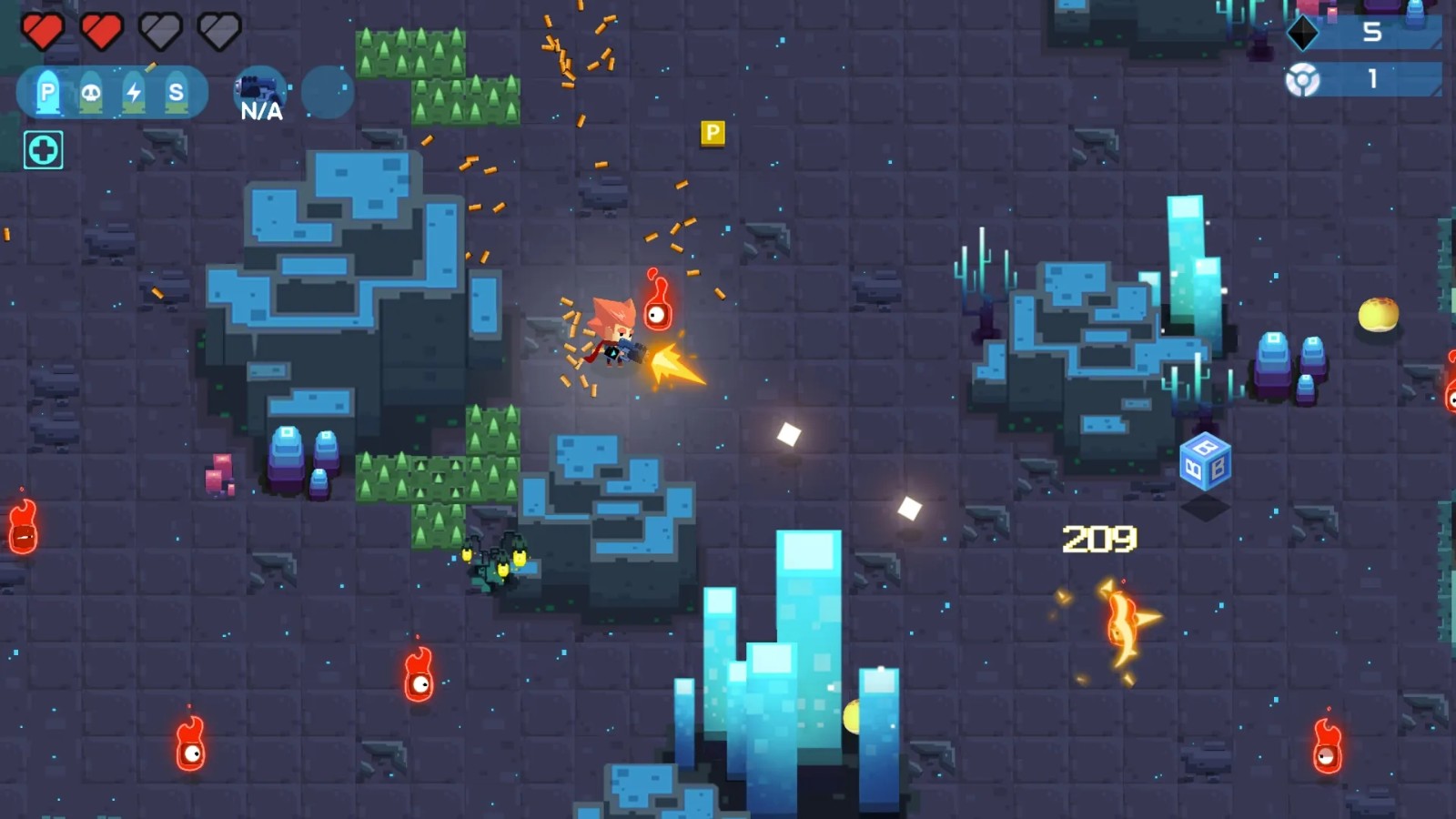
Task: Activate the medical cross item icon
Action: point(44,150)
